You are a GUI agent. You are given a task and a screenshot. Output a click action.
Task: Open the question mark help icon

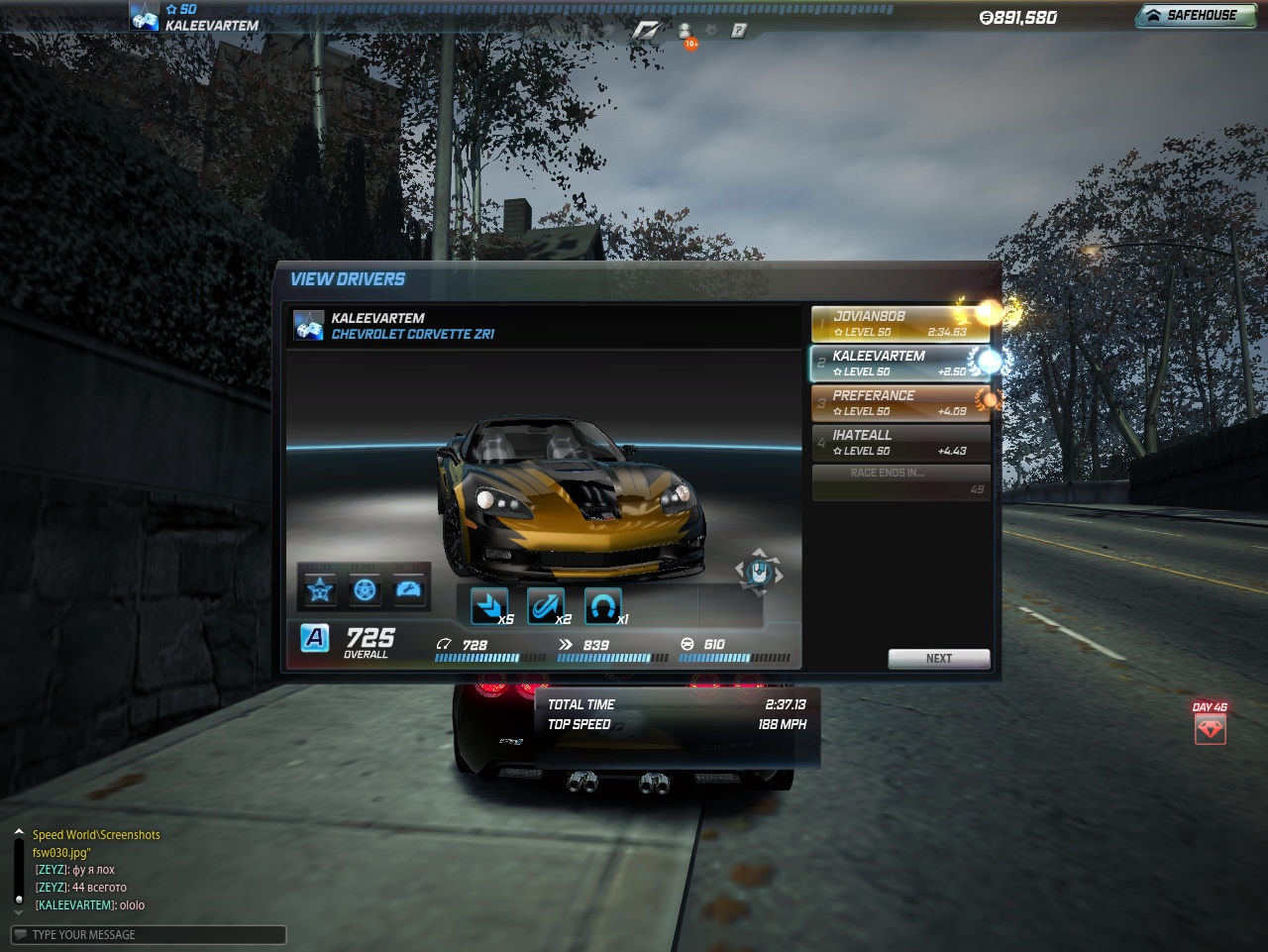(738, 31)
